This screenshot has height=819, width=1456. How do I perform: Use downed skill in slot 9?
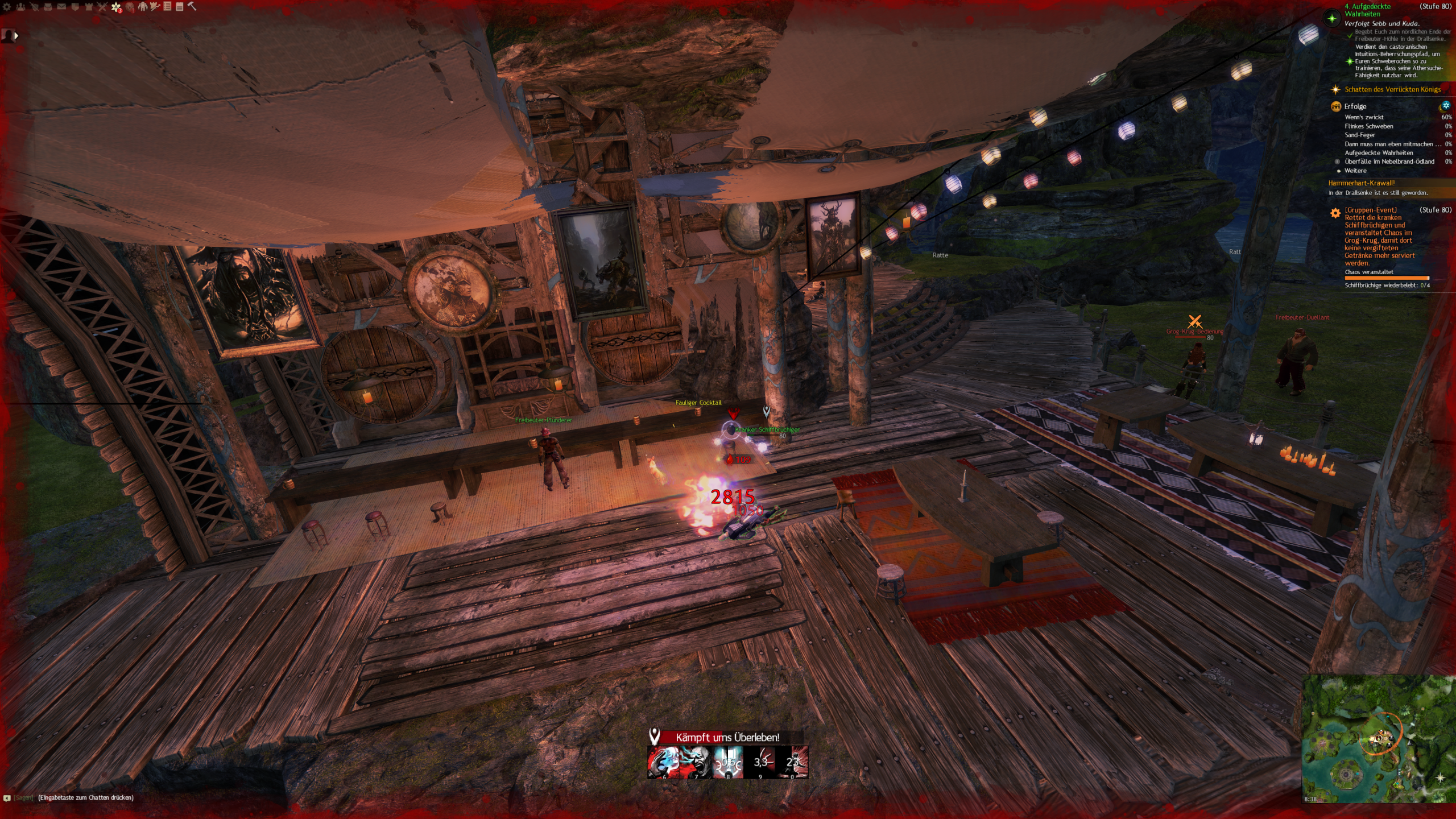[x=760, y=762]
